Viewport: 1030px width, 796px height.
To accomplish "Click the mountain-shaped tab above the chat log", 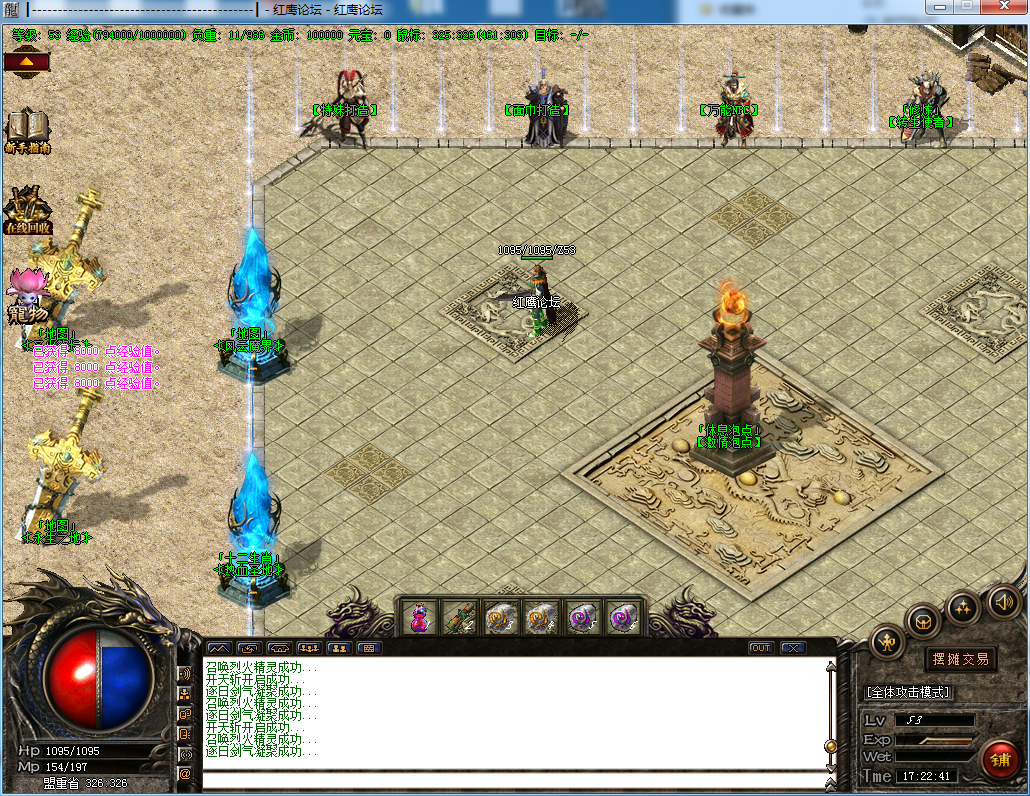I will [x=219, y=648].
